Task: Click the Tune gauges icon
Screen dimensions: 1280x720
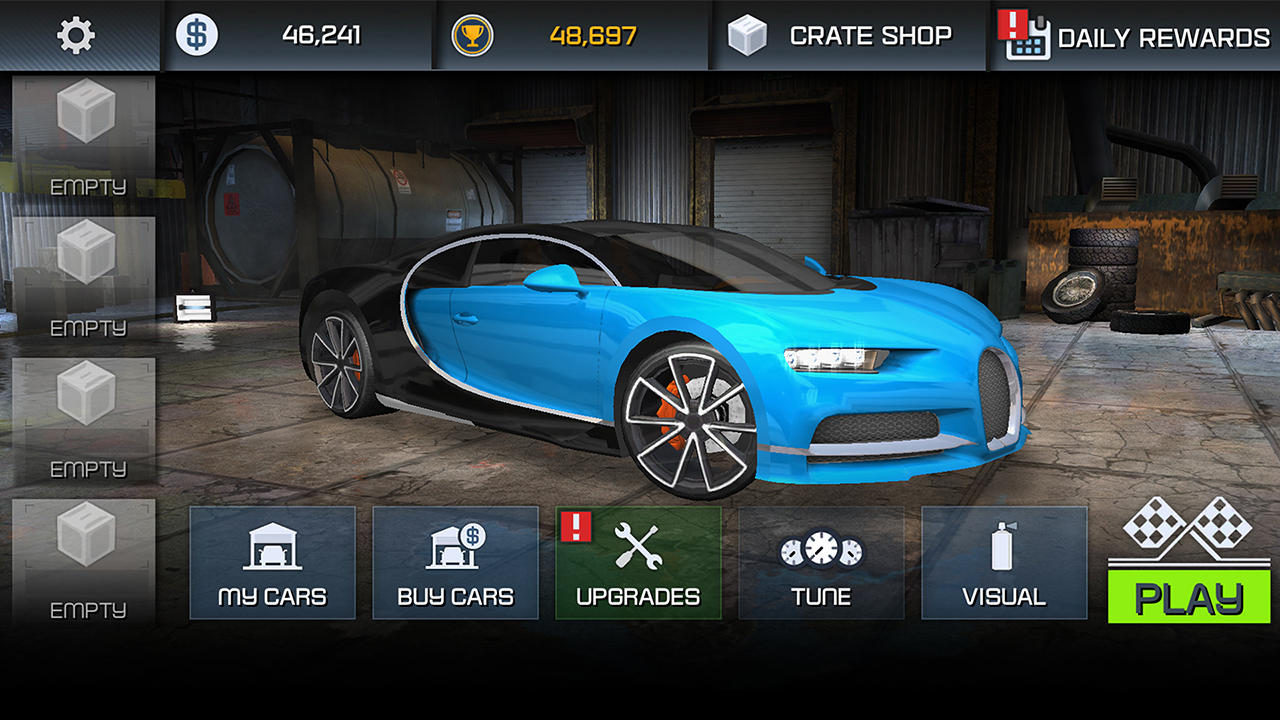Action: click(x=821, y=548)
